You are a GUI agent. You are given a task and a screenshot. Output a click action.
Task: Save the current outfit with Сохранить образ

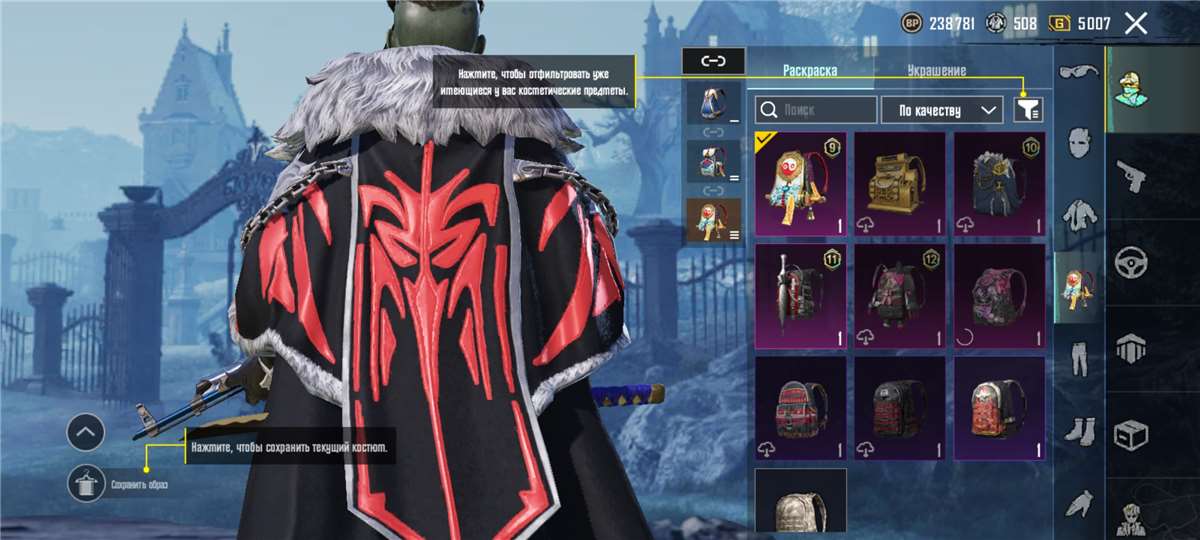click(87, 484)
